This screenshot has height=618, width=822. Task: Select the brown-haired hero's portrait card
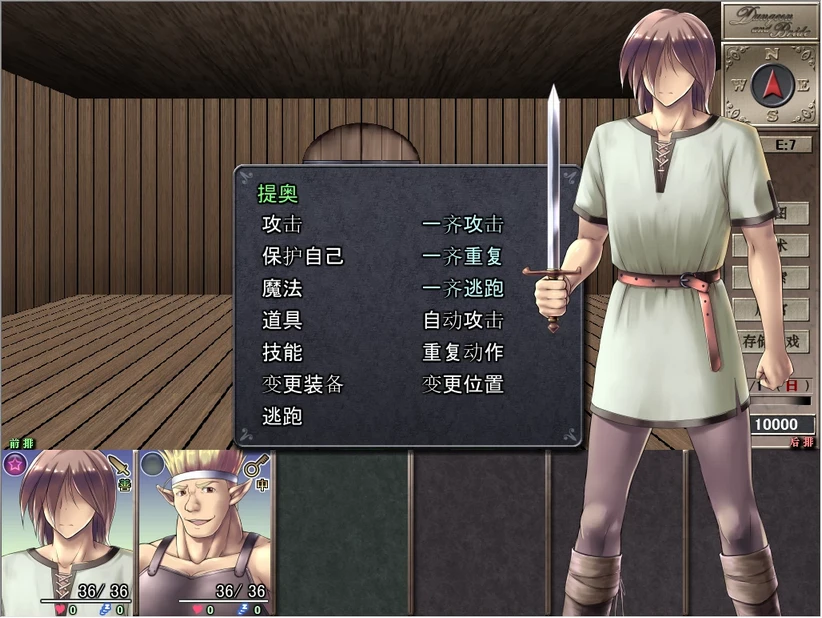click(68, 532)
